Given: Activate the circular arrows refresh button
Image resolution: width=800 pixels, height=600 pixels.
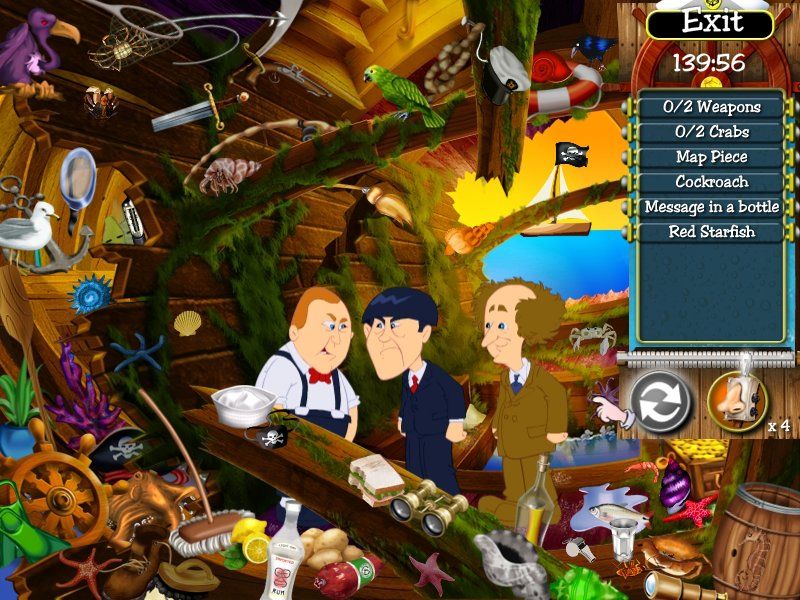Looking at the screenshot, I should [662, 402].
